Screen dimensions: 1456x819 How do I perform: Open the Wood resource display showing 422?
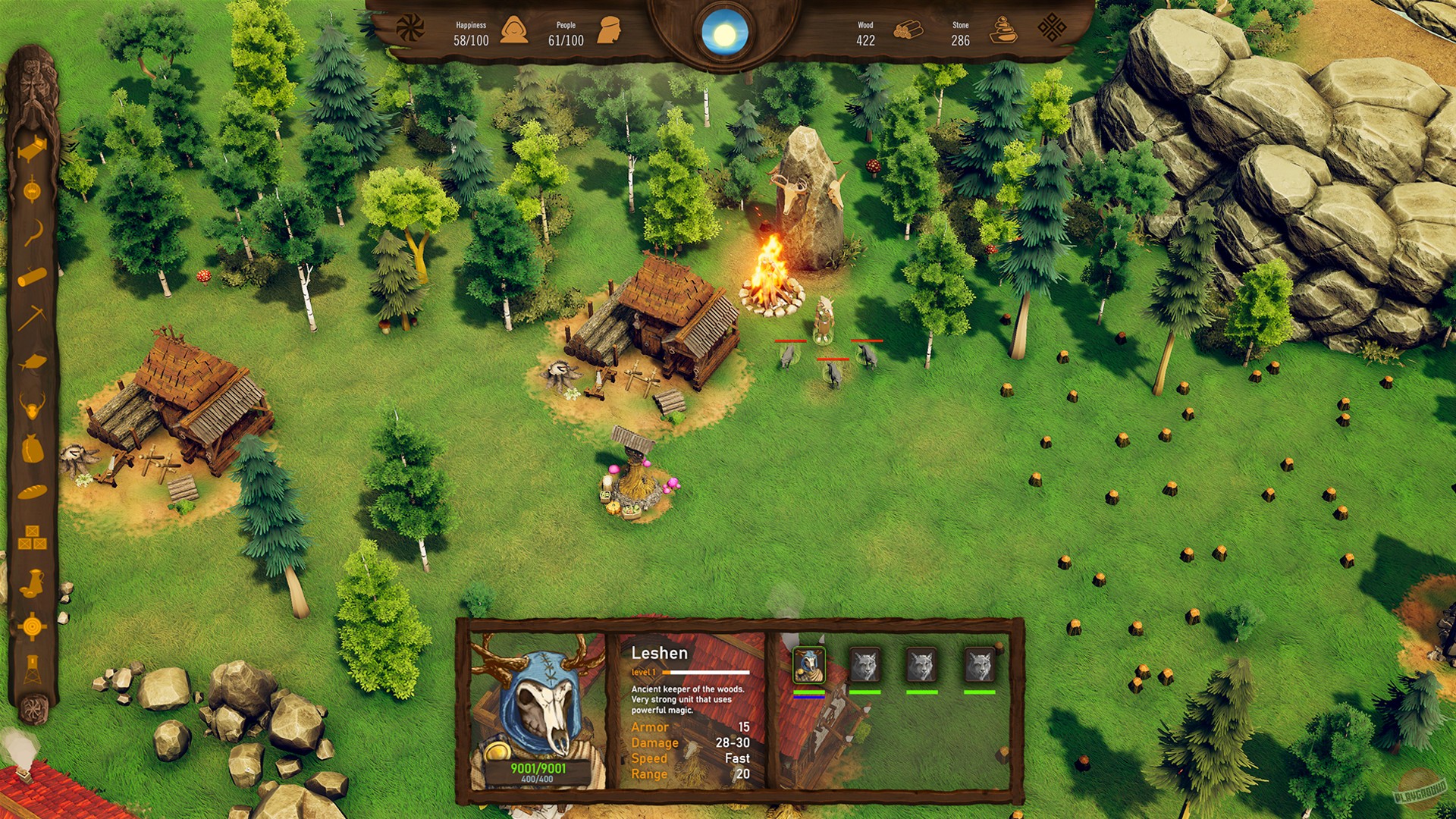864,32
